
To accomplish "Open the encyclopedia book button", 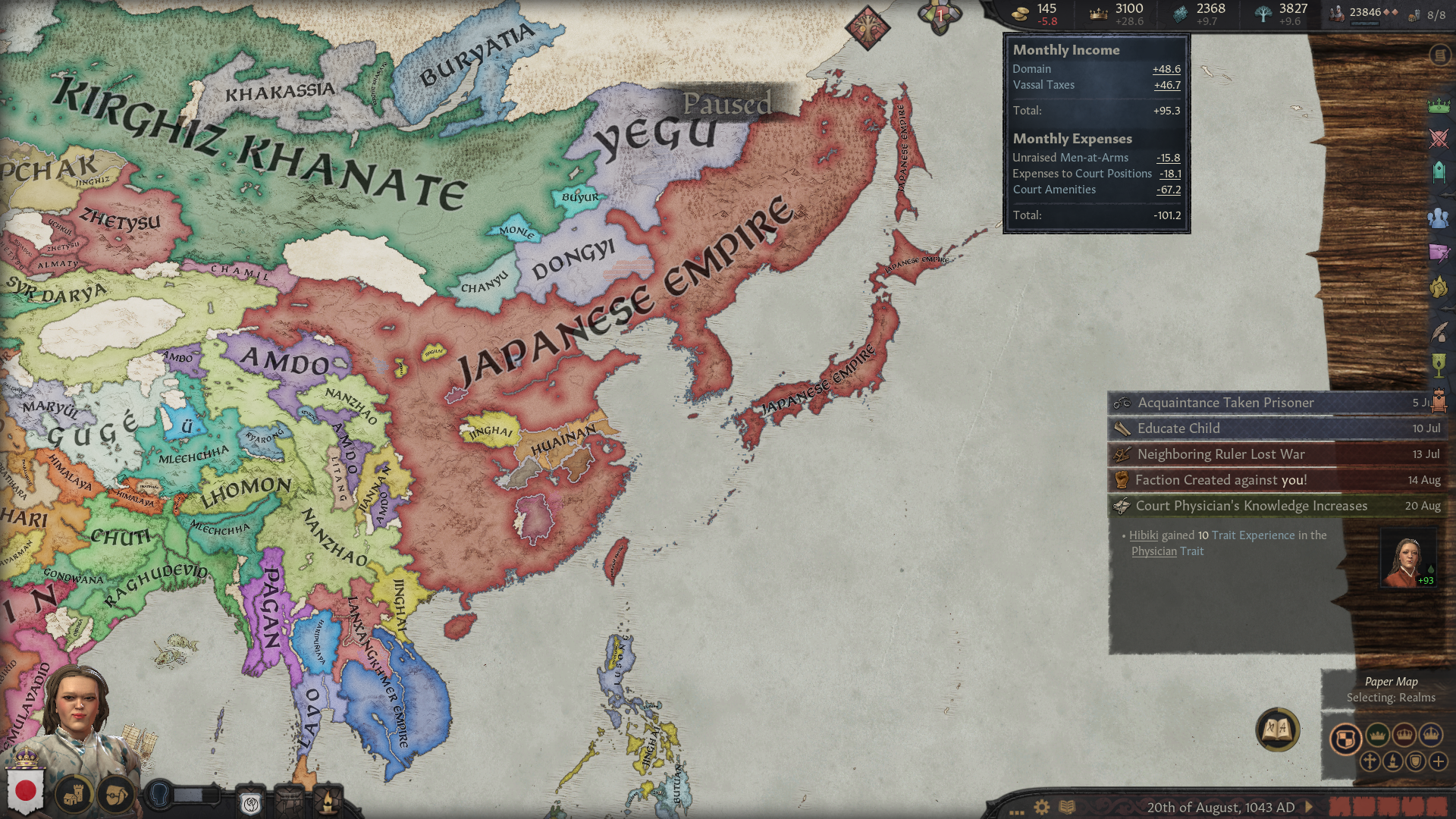I will coord(1278,730).
